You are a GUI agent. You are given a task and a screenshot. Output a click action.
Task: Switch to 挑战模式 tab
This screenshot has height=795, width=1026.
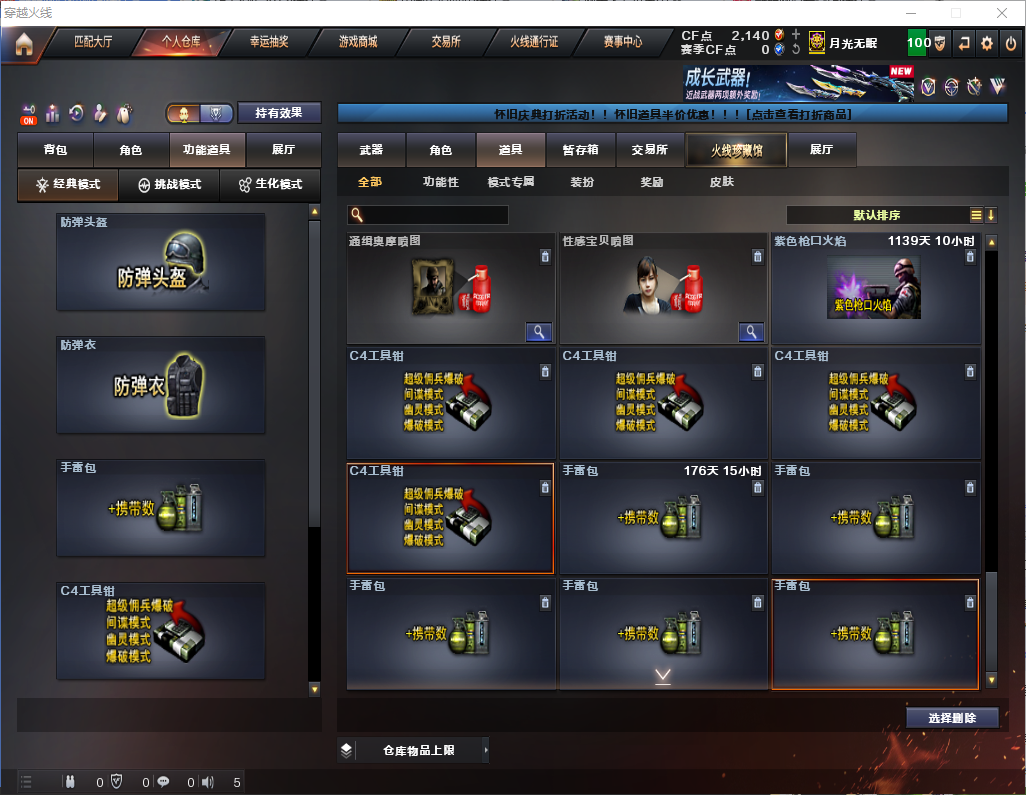[x=170, y=185]
